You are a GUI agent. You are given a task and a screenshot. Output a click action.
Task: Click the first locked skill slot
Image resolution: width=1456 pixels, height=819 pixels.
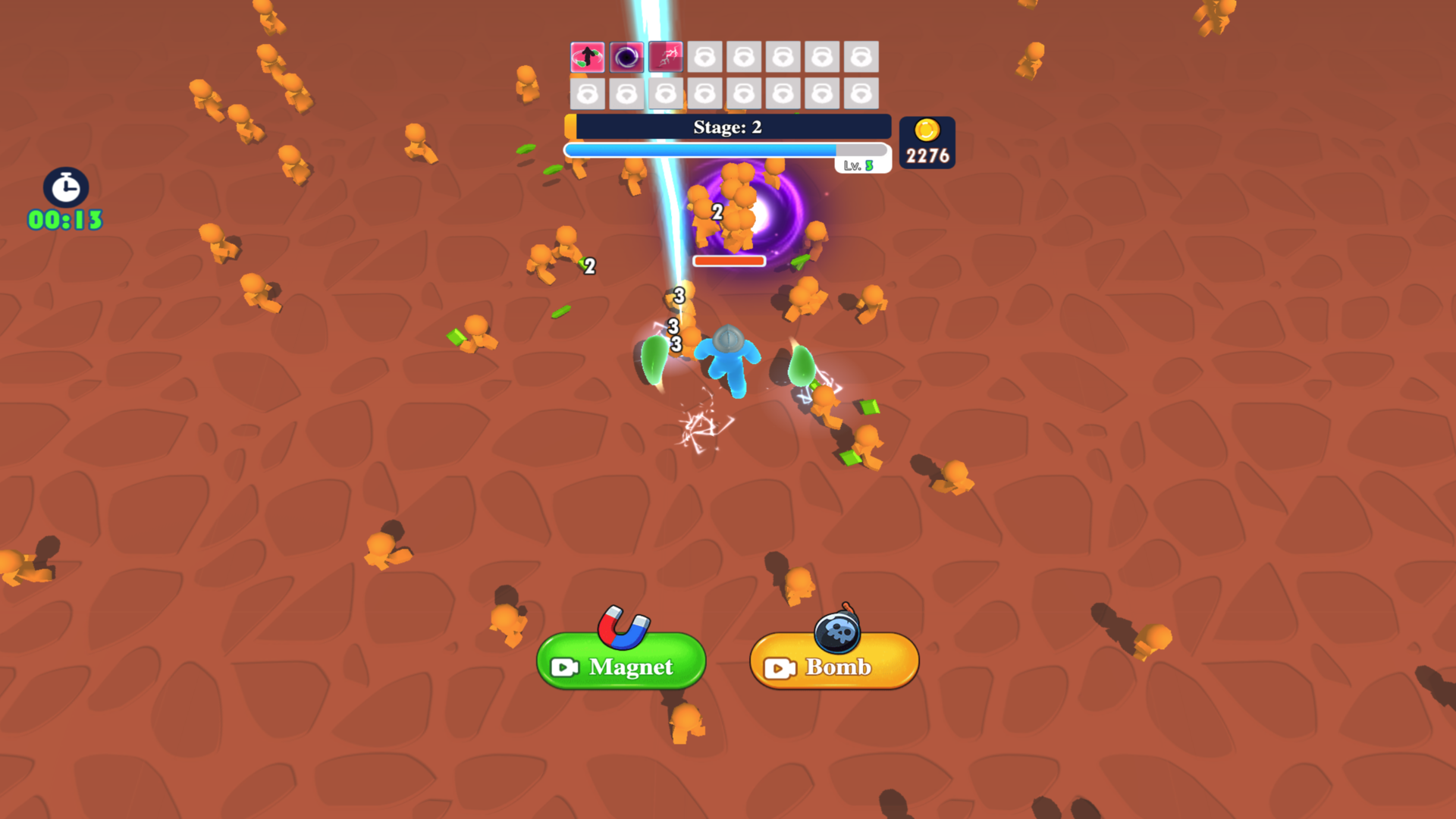click(x=704, y=56)
